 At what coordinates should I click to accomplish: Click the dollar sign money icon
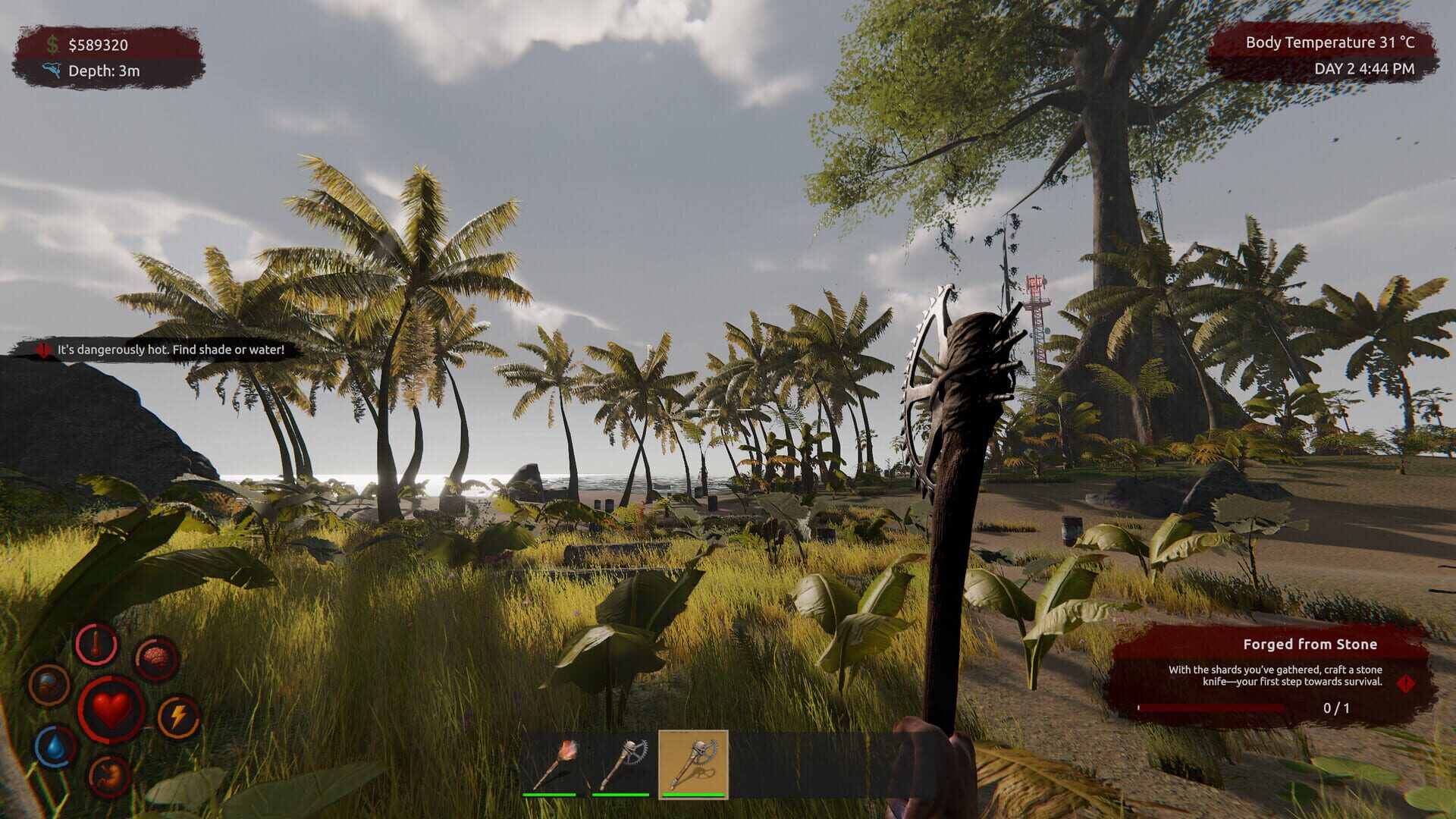[x=52, y=45]
